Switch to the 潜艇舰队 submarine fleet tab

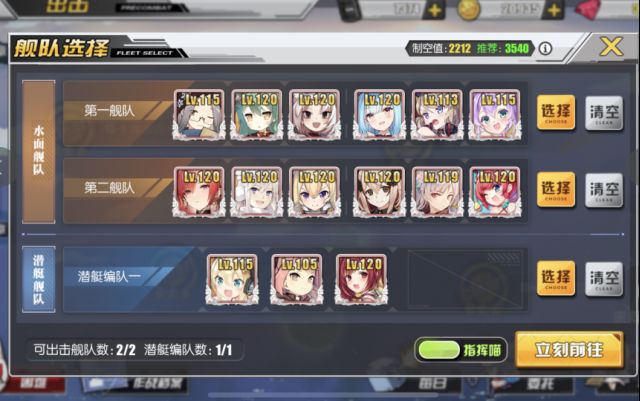click(38, 277)
